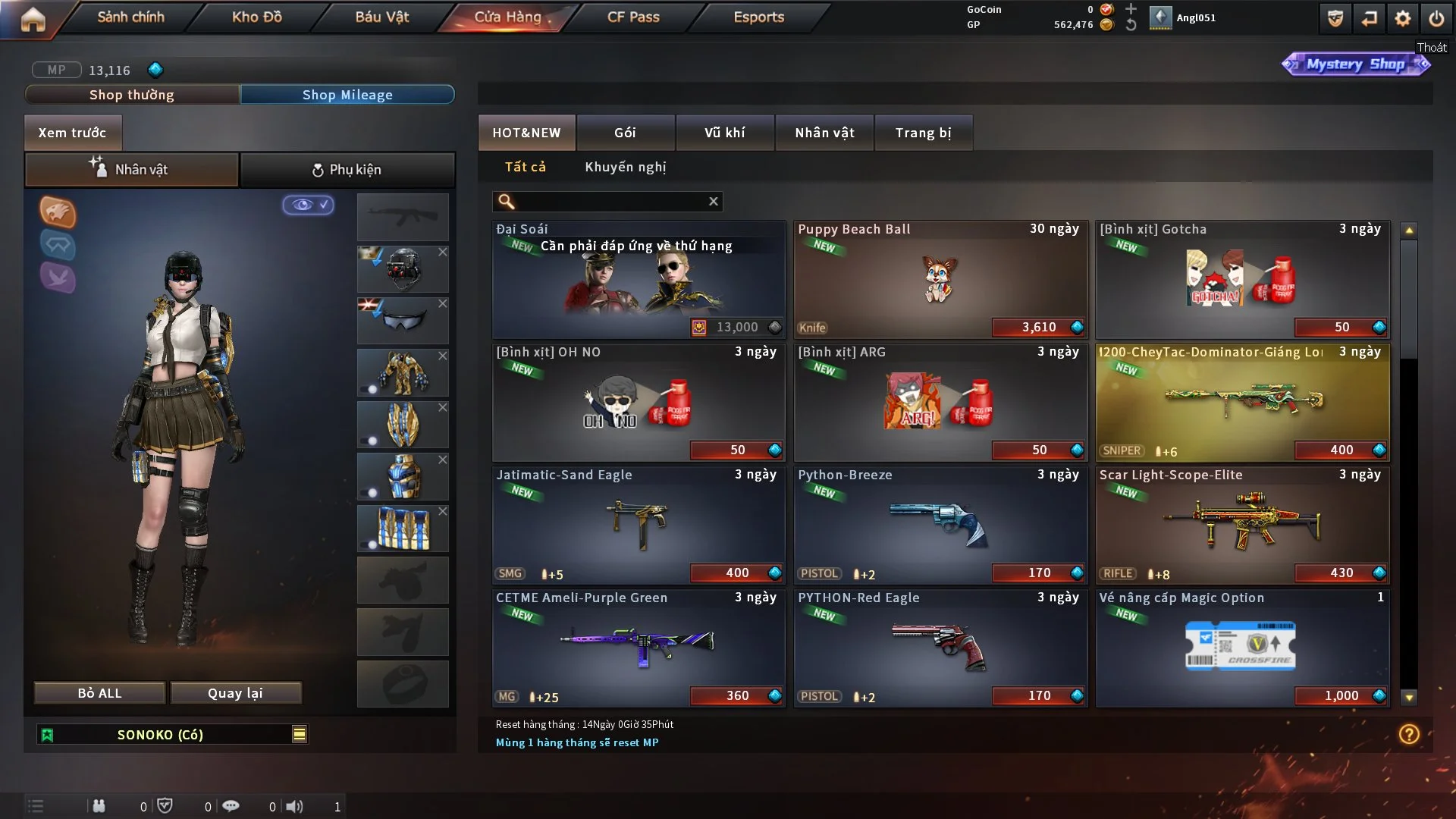Open the SONOKO character dropdown list
The height and width of the screenshot is (819, 1456).
tap(300, 734)
